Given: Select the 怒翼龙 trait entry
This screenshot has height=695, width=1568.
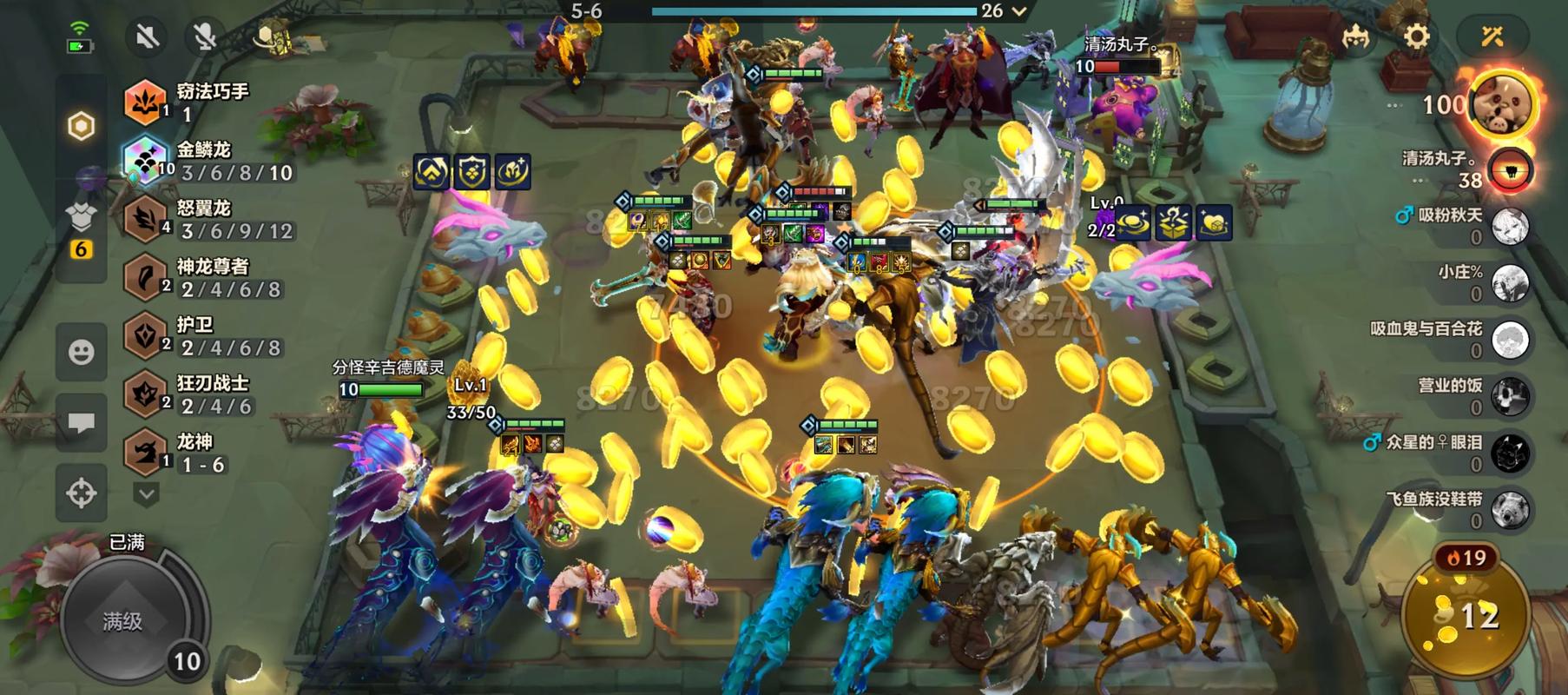Looking at the screenshot, I should click(208, 219).
